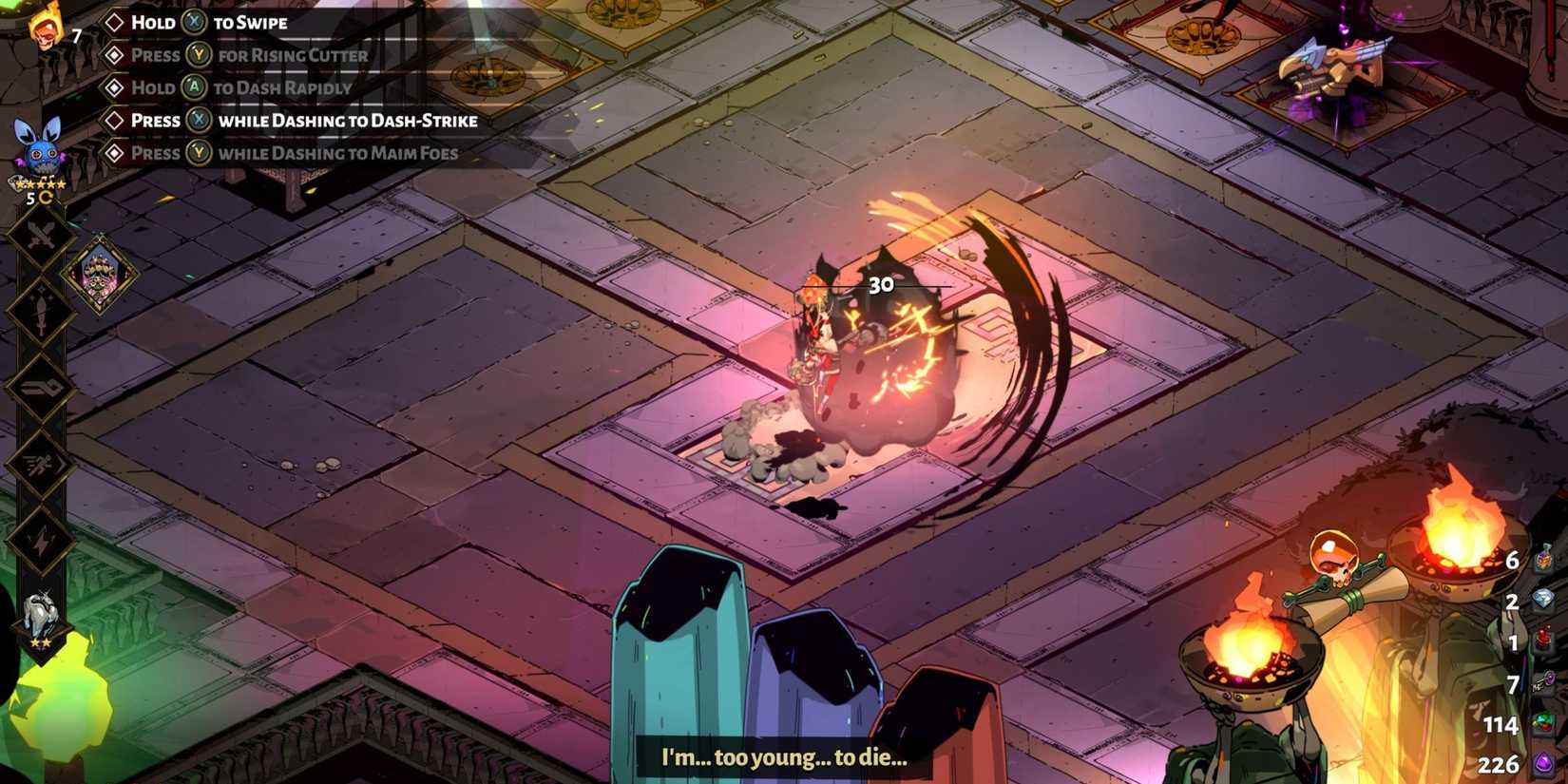Select the running figure Sprint slot
The height and width of the screenshot is (784, 1568).
coord(41,464)
